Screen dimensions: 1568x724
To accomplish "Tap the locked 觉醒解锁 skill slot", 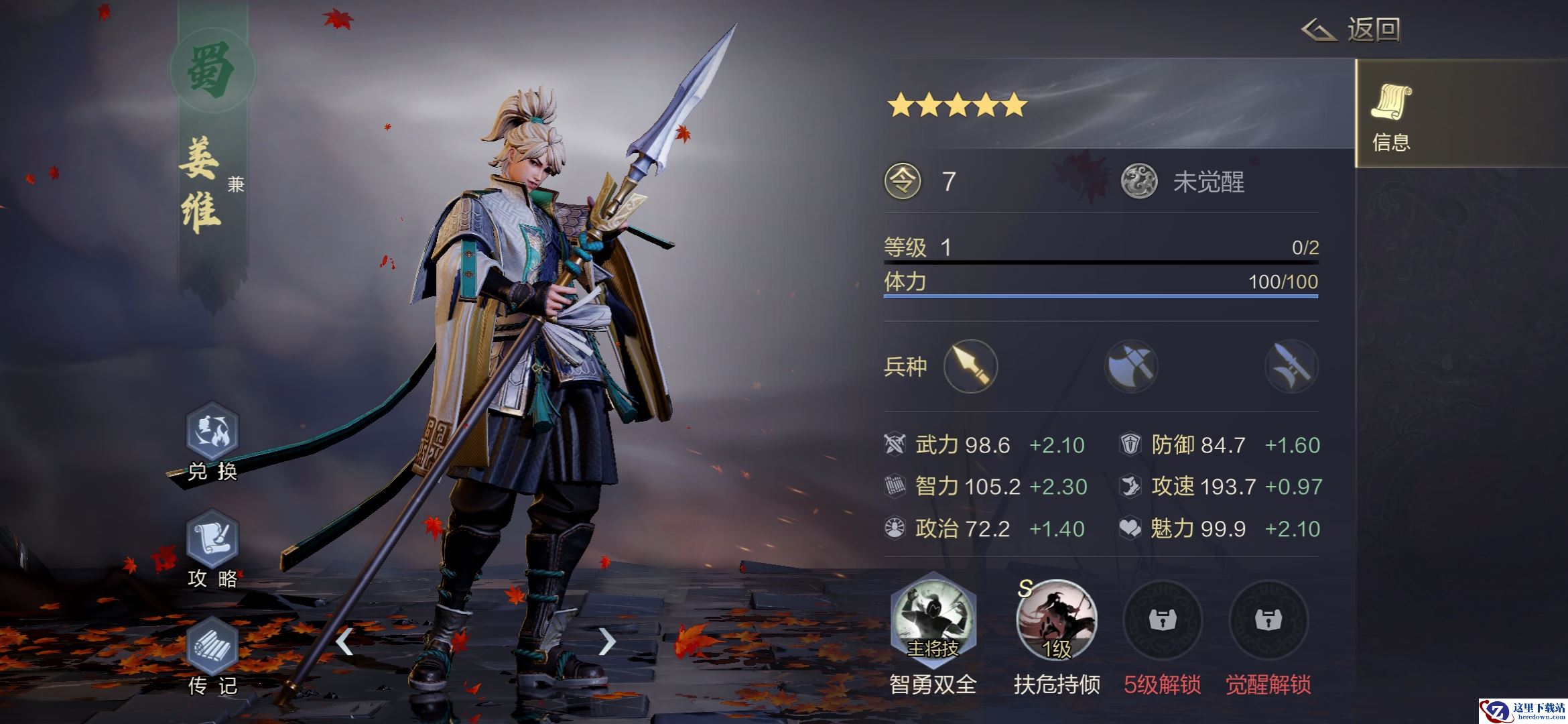I will 1268,620.
